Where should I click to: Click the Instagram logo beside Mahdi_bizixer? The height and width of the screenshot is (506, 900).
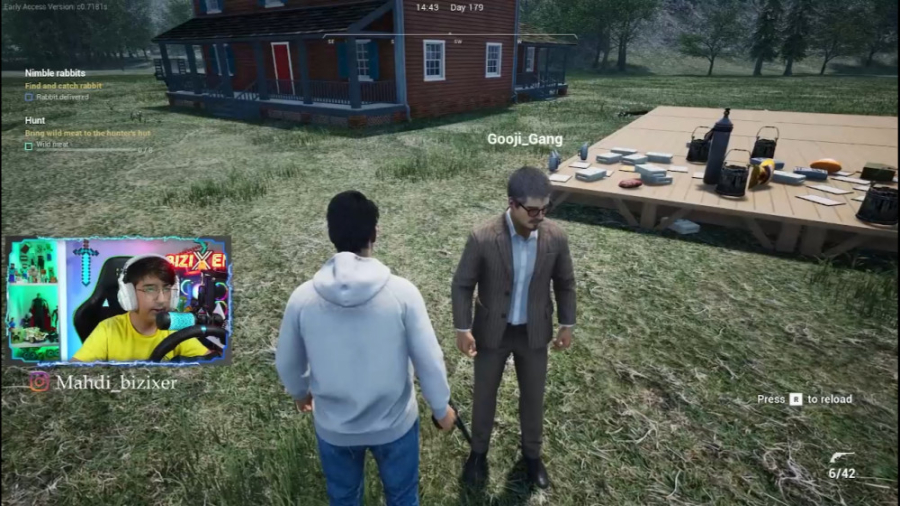(39, 381)
